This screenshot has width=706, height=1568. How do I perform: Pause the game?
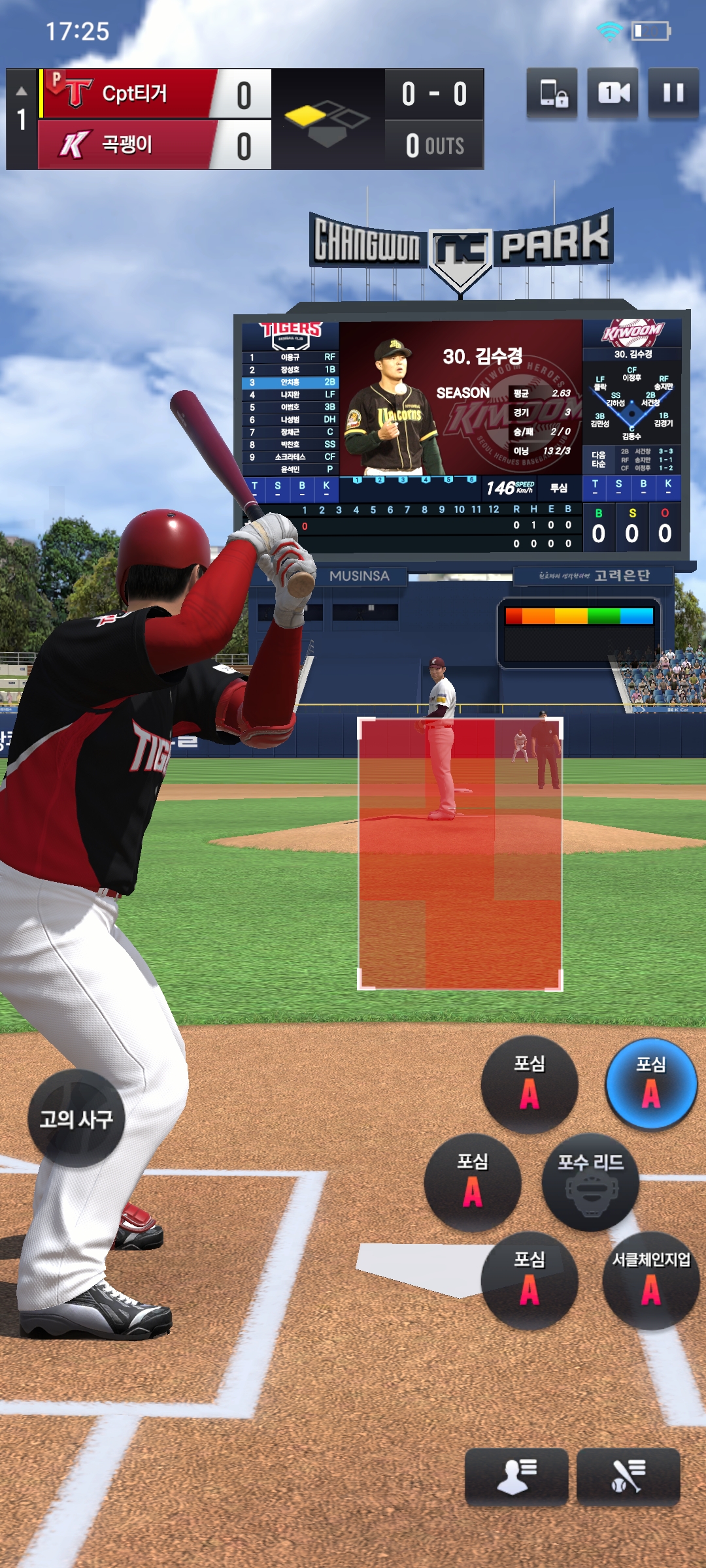[673, 93]
